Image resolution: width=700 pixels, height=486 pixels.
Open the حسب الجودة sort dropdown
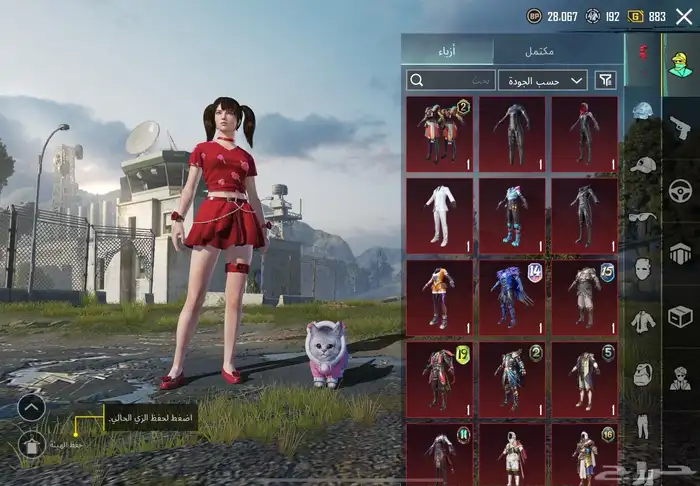coord(544,80)
